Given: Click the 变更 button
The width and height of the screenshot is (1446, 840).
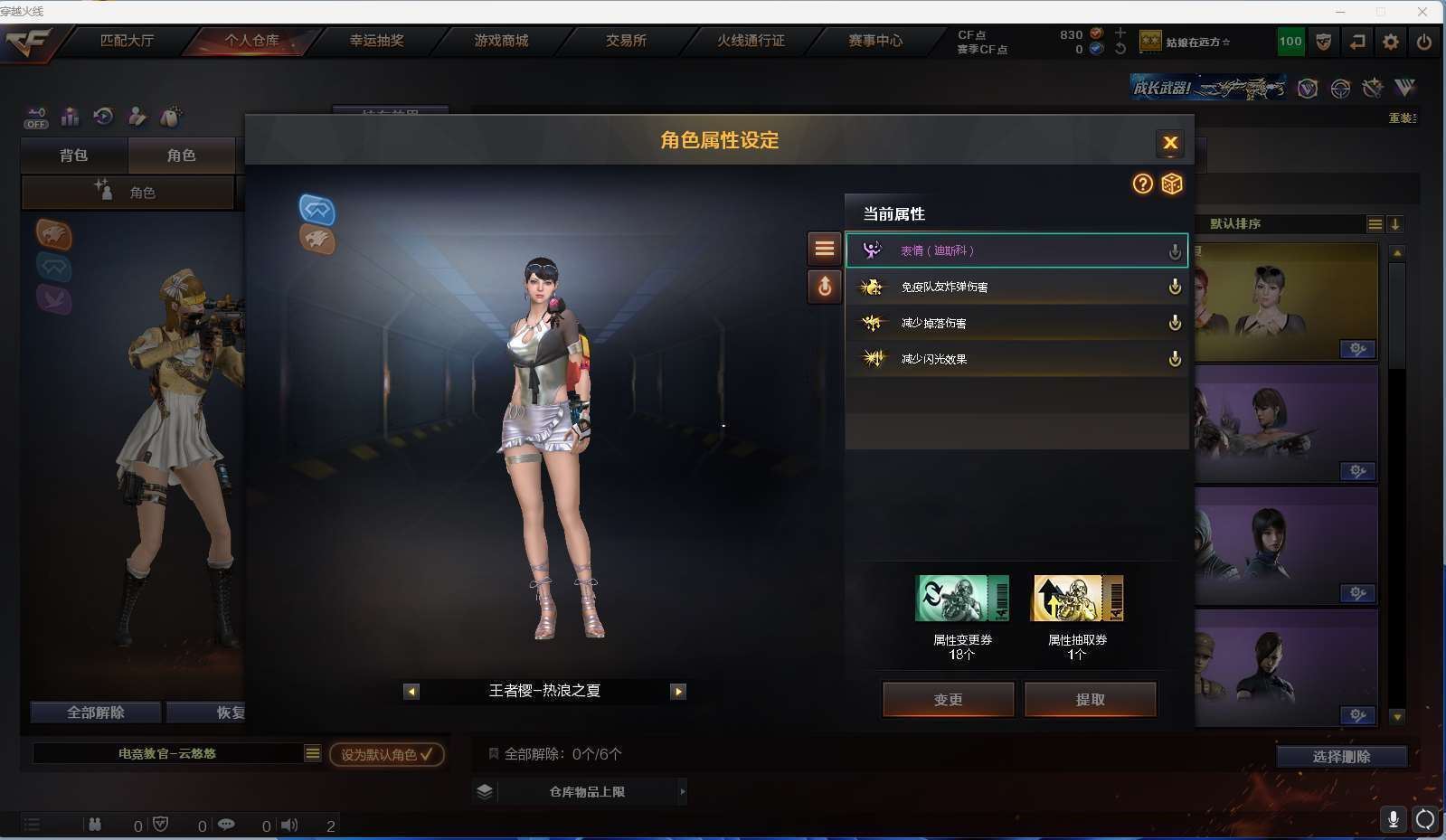Looking at the screenshot, I should [x=948, y=699].
